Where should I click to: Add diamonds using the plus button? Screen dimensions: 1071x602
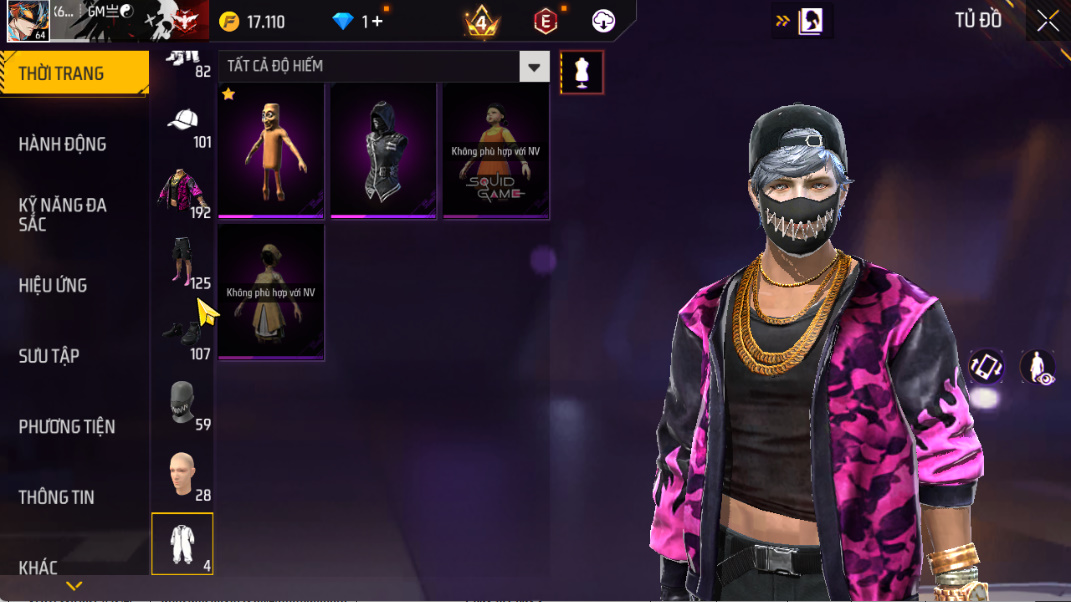[377, 21]
